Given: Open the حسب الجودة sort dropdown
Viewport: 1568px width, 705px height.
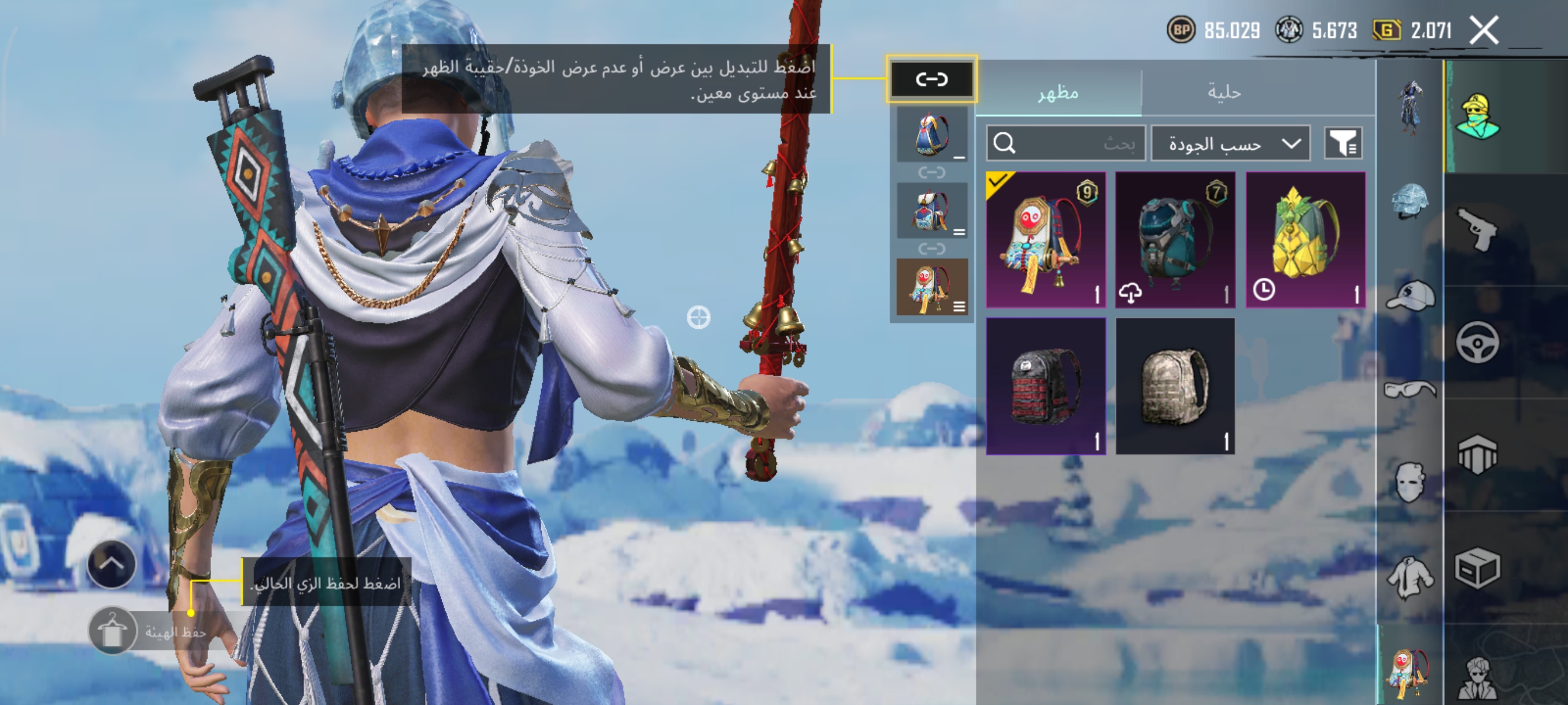Looking at the screenshot, I should click(x=1230, y=143).
